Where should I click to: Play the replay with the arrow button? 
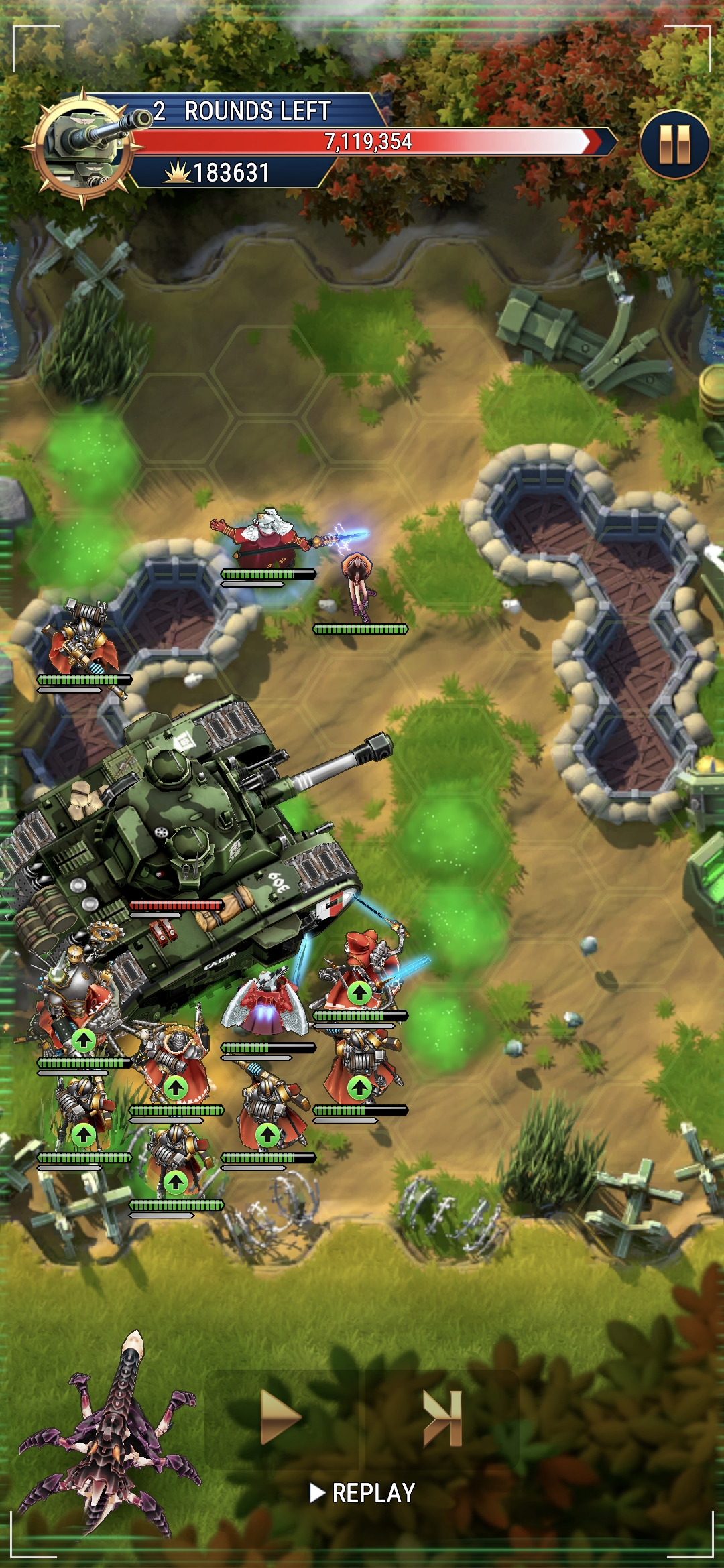(x=280, y=1417)
